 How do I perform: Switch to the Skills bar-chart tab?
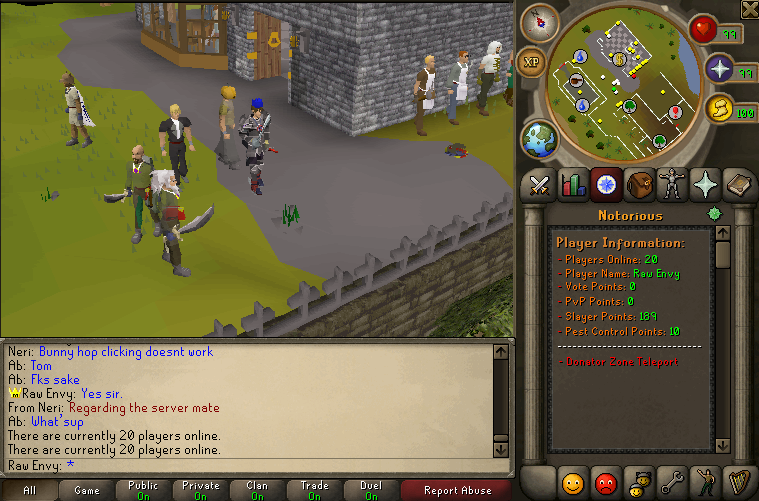point(573,185)
